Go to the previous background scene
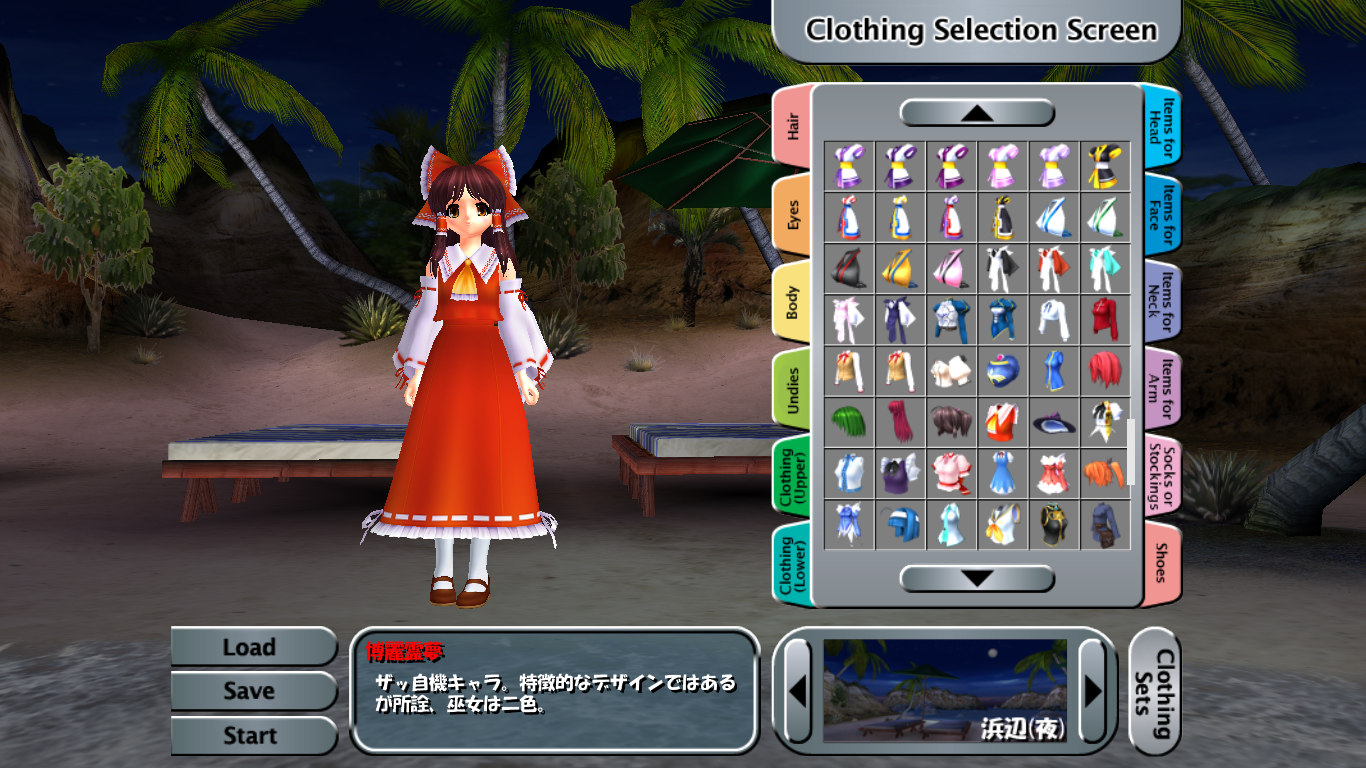This screenshot has height=768, width=1366. [798, 690]
